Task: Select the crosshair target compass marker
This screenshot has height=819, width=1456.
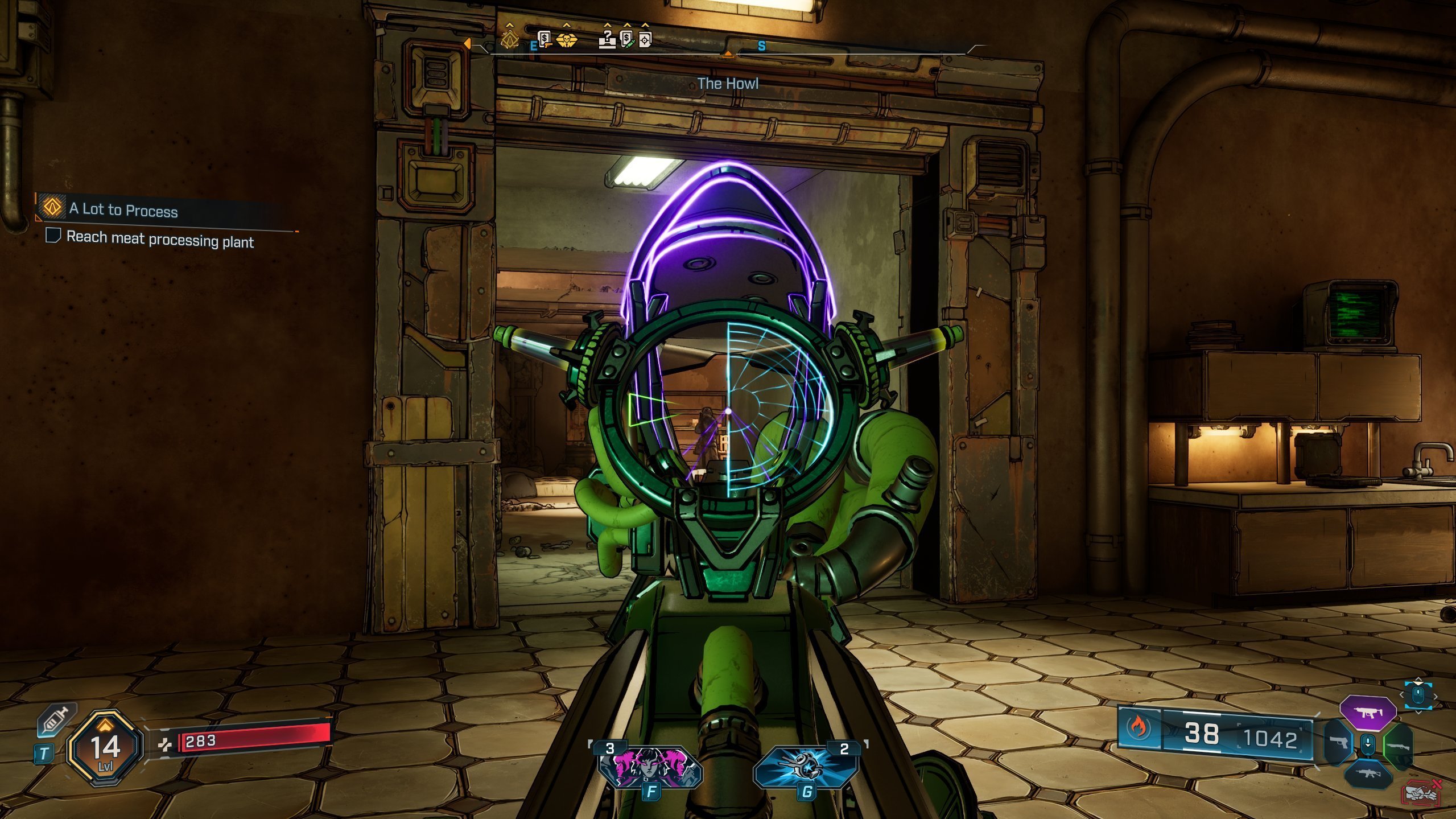Action: [x=645, y=40]
